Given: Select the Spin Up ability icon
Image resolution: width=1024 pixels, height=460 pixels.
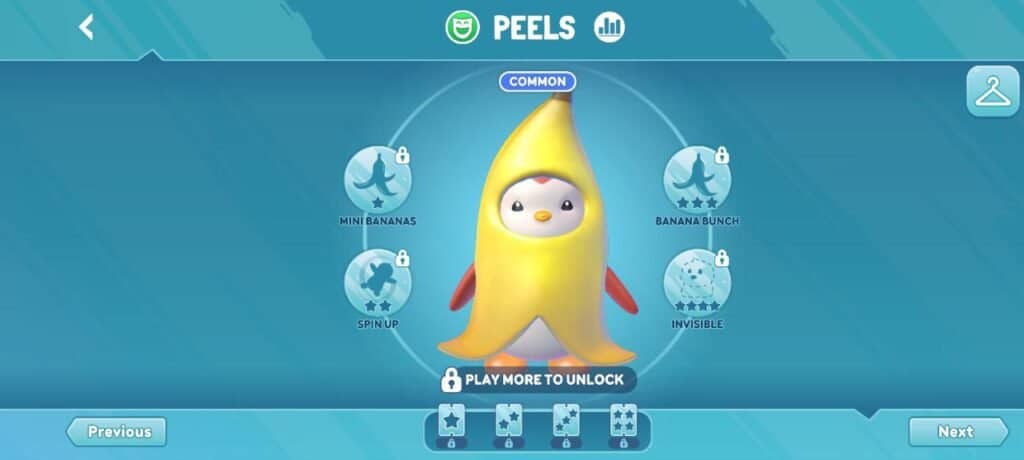Looking at the screenshot, I should 378,282.
